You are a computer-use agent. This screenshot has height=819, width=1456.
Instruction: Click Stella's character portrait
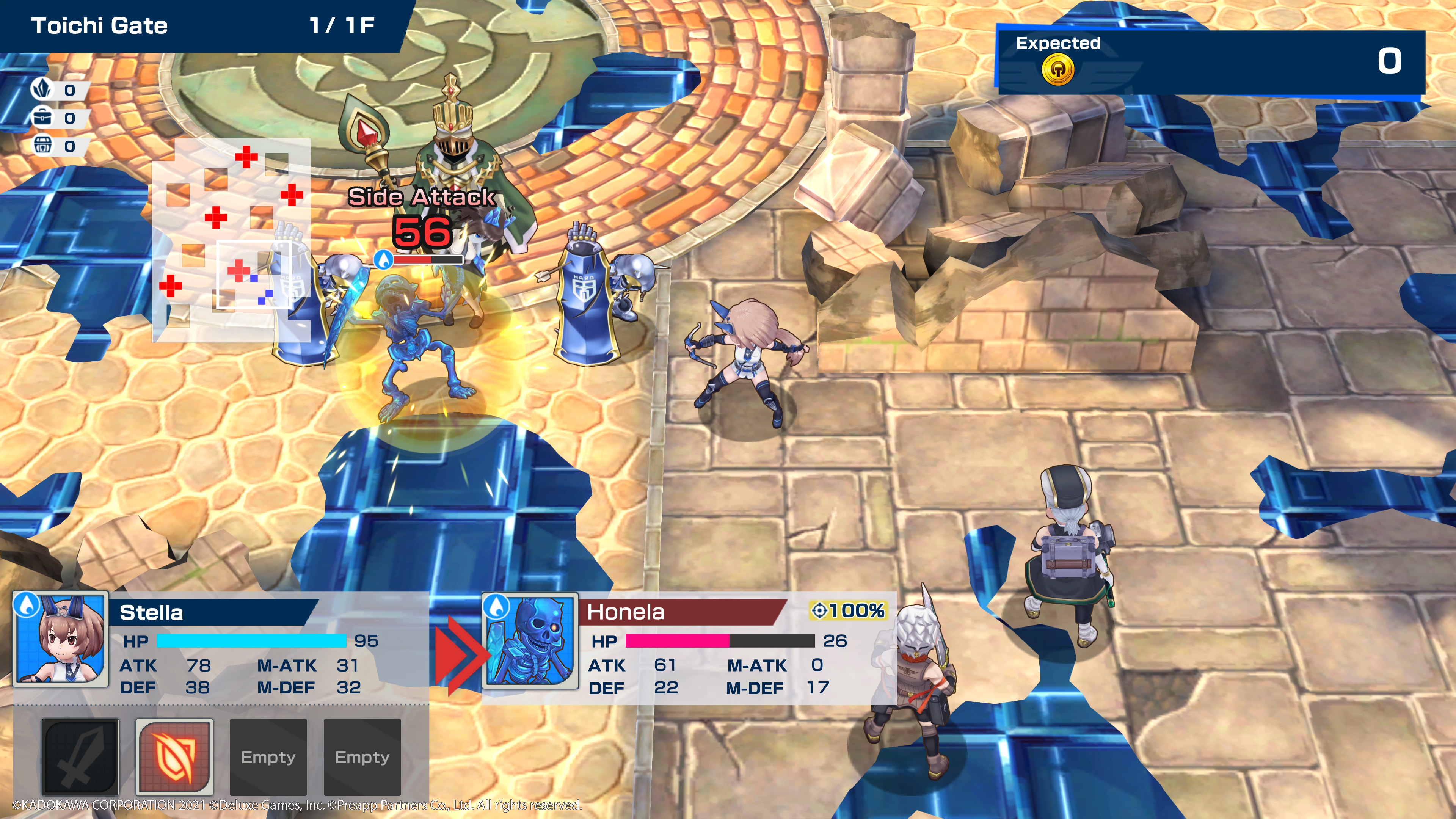[x=61, y=639]
